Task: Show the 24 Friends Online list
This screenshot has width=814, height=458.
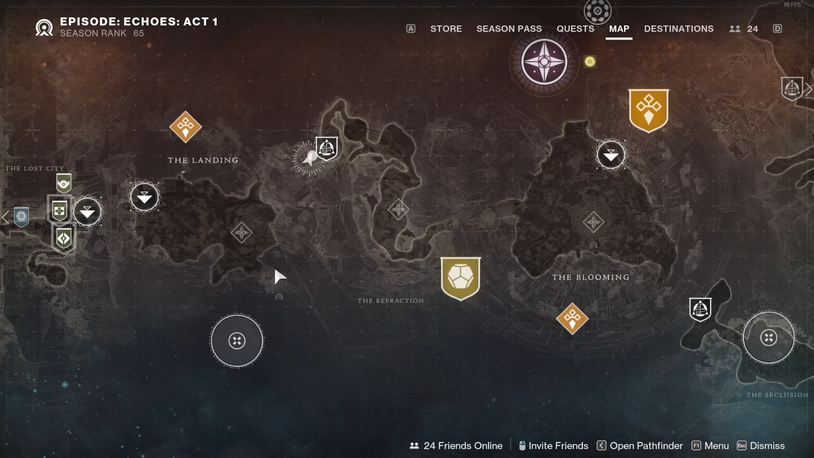Action: point(456,446)
